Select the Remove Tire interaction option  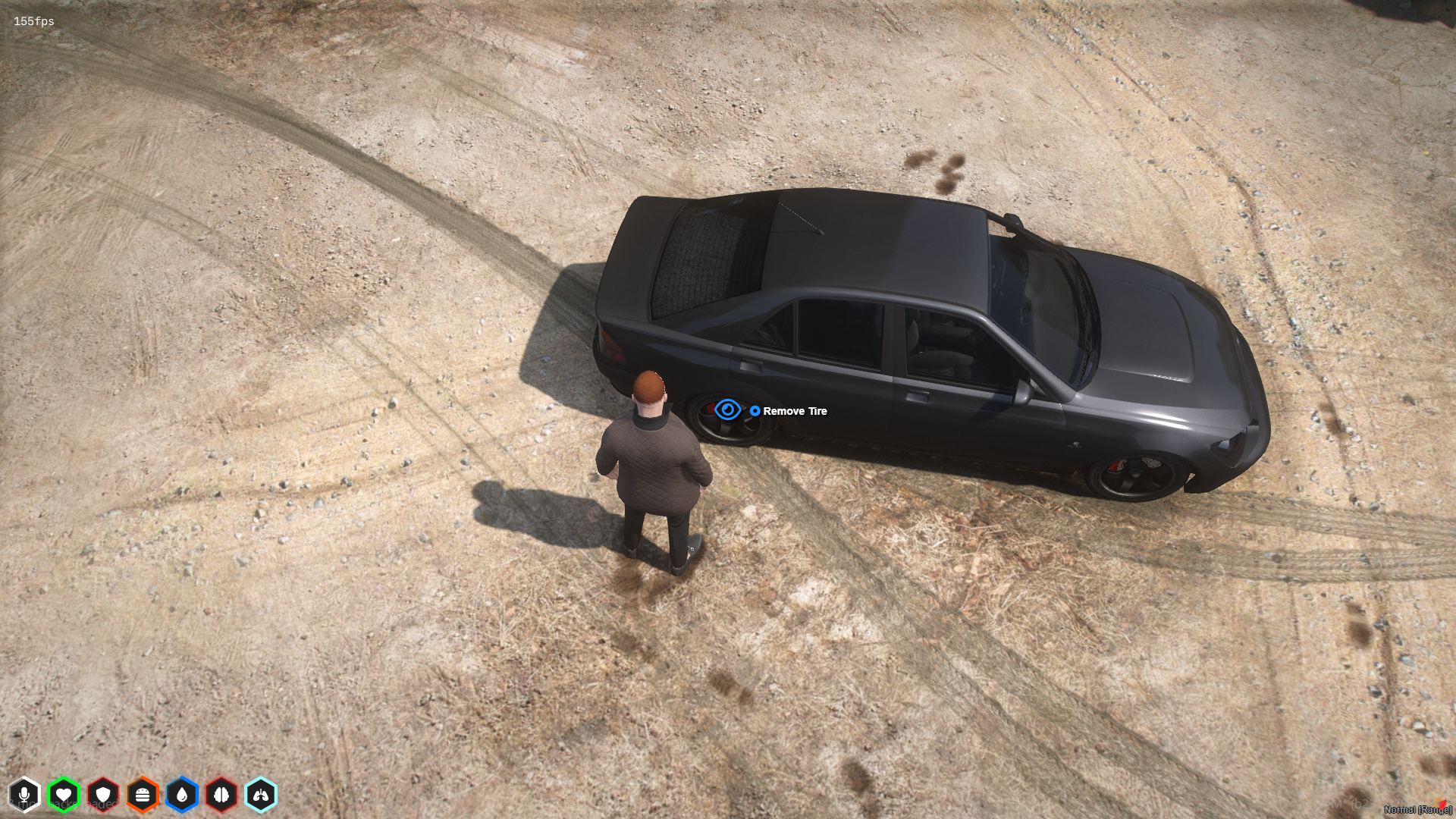[x=795, y=411]
